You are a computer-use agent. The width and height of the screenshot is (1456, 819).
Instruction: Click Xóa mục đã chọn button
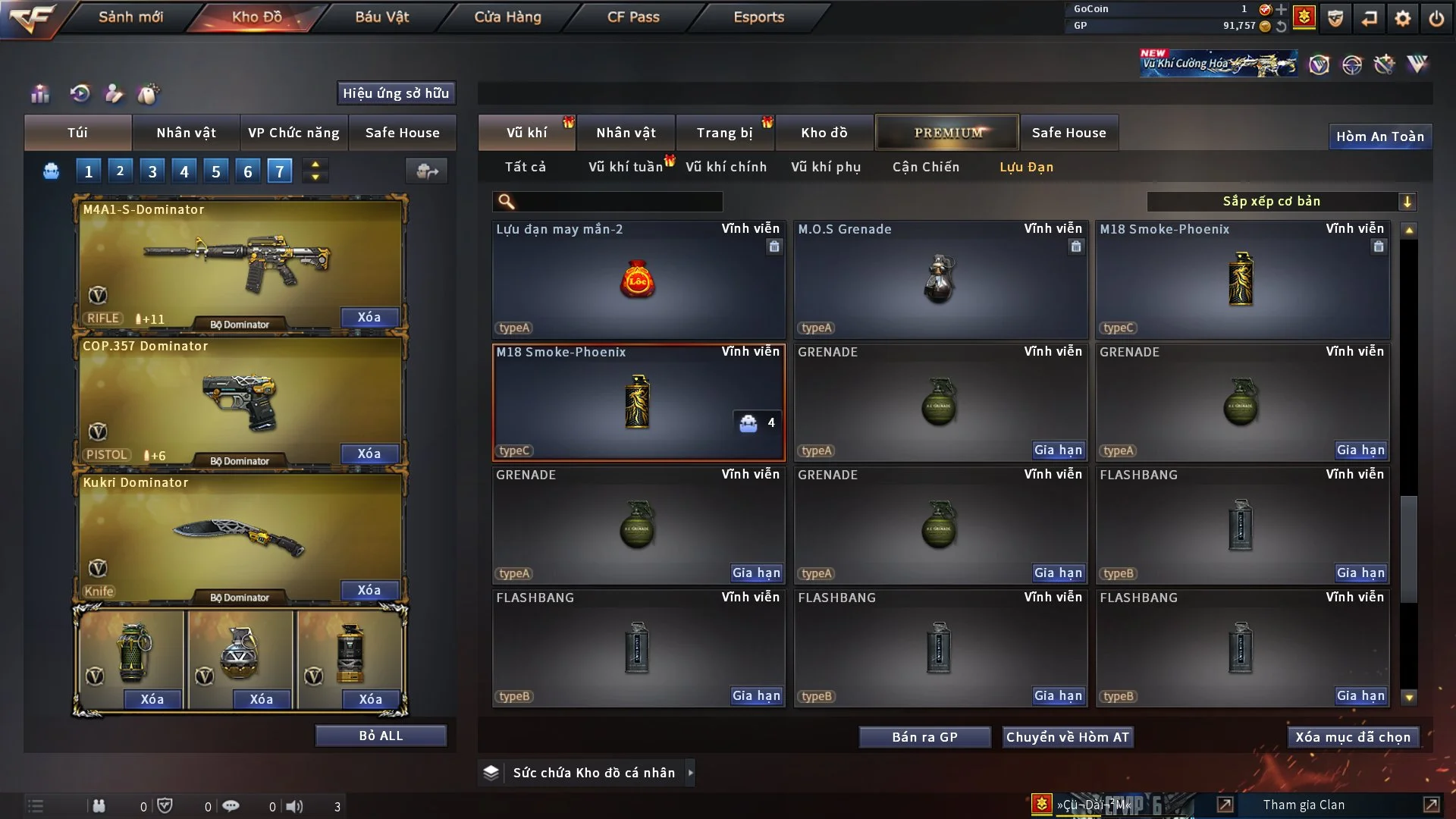(x=1353, y=737)
